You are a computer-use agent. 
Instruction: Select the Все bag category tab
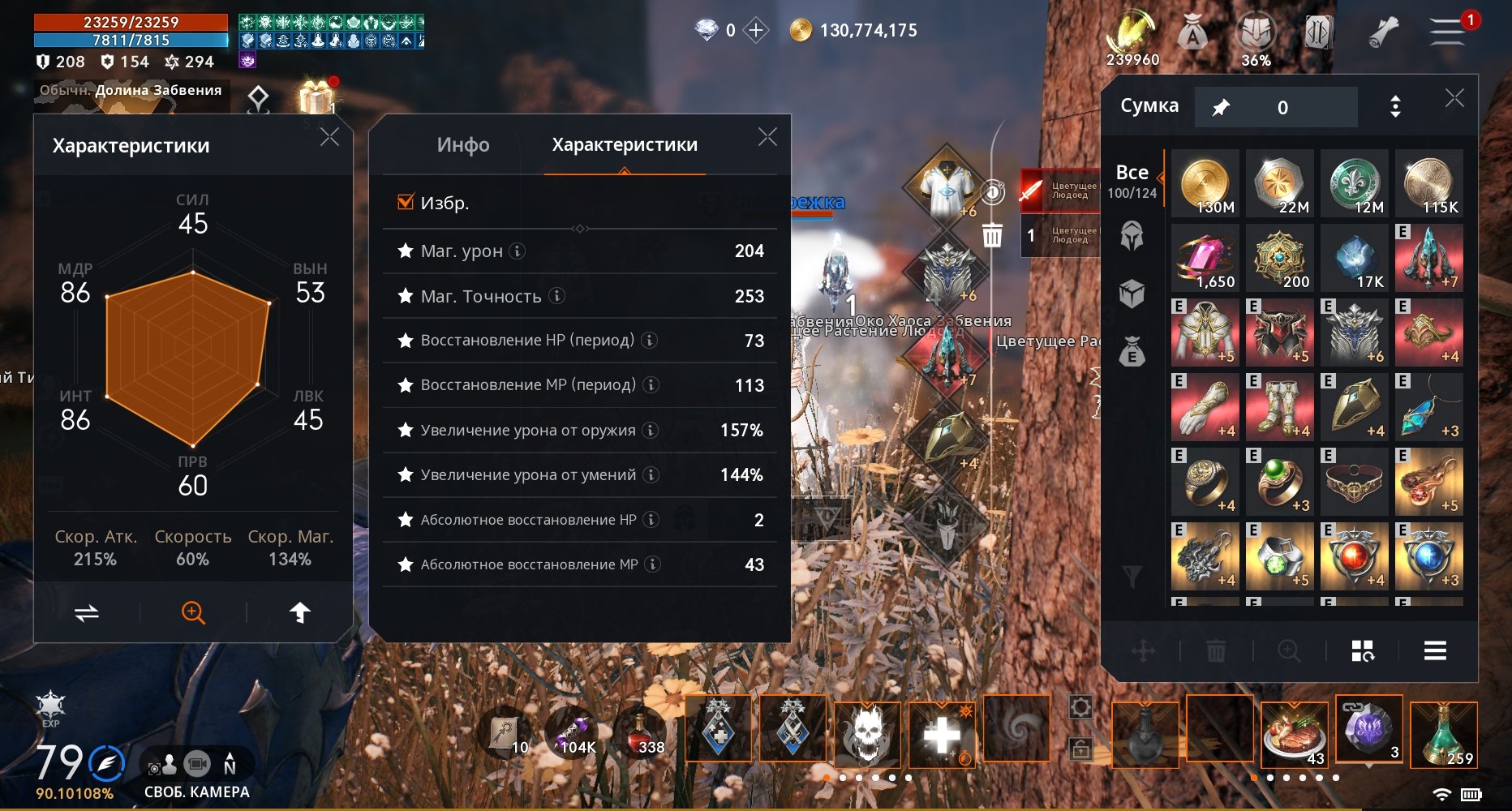pos(1132,180)
